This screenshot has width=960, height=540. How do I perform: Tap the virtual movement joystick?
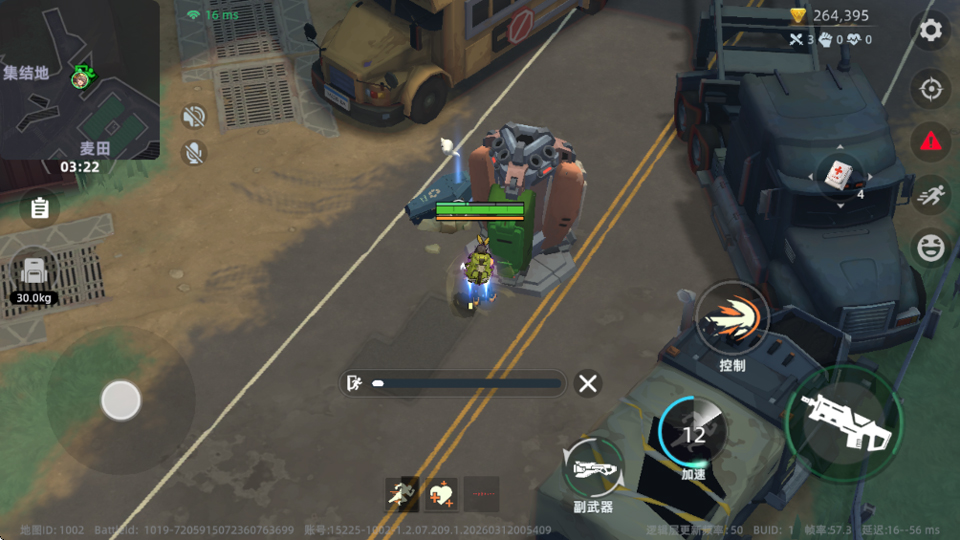121,401
